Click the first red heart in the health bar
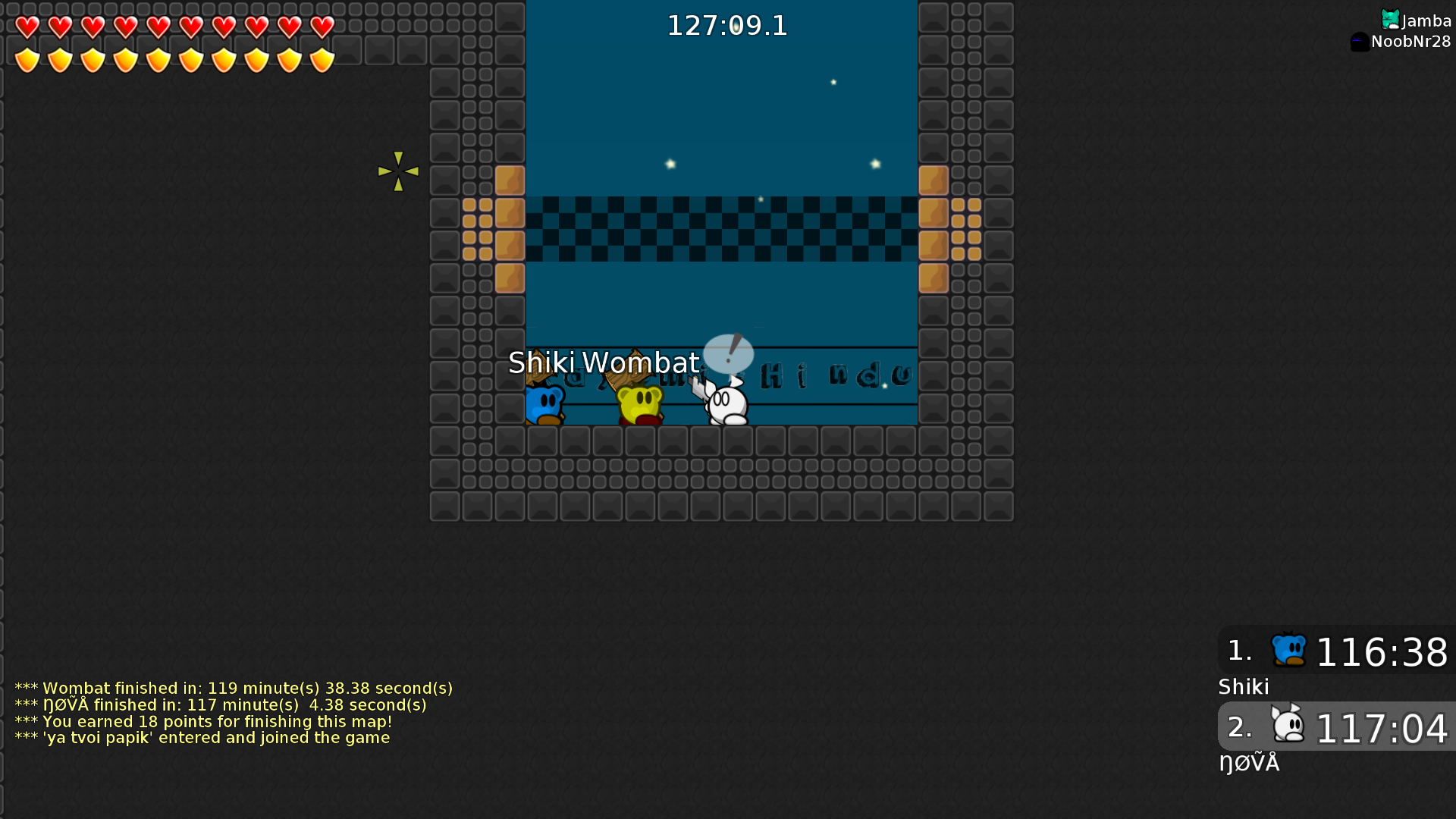The width and height of the screenshot is (1456, 819). click(x=27, y=27)
